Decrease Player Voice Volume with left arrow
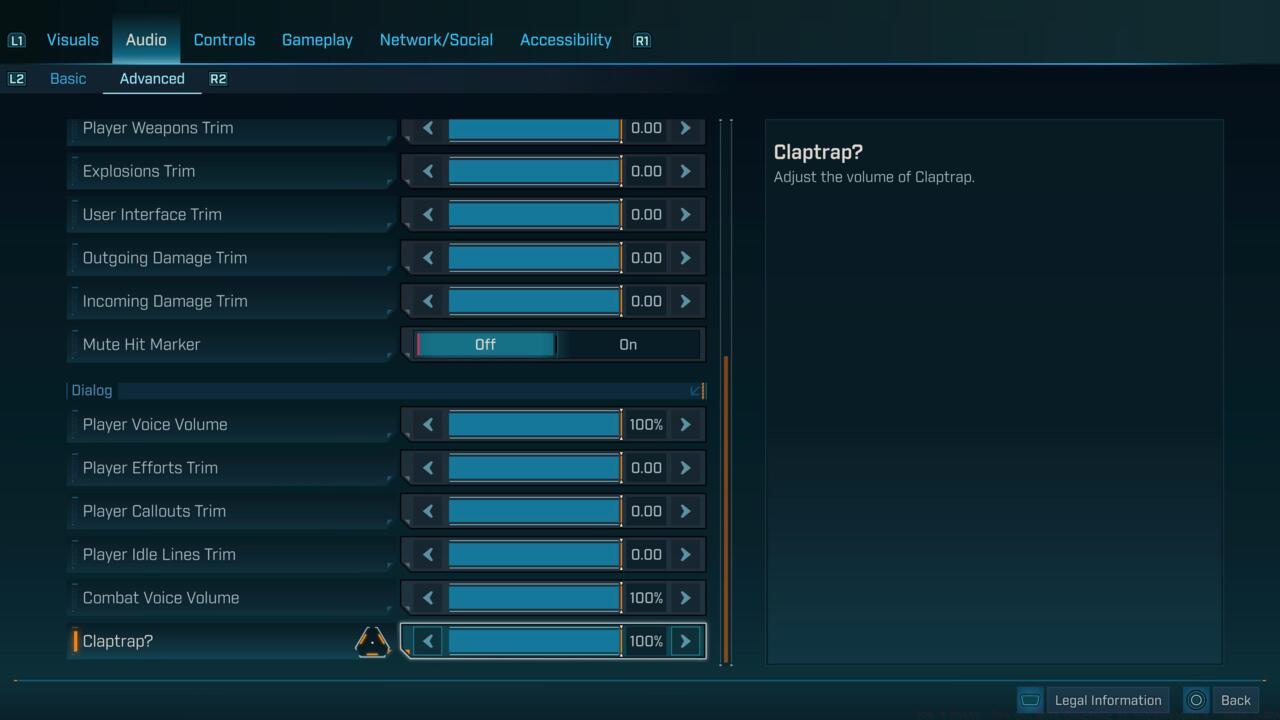This screenshot has width=1280, height=720. [x=427, y=424]
